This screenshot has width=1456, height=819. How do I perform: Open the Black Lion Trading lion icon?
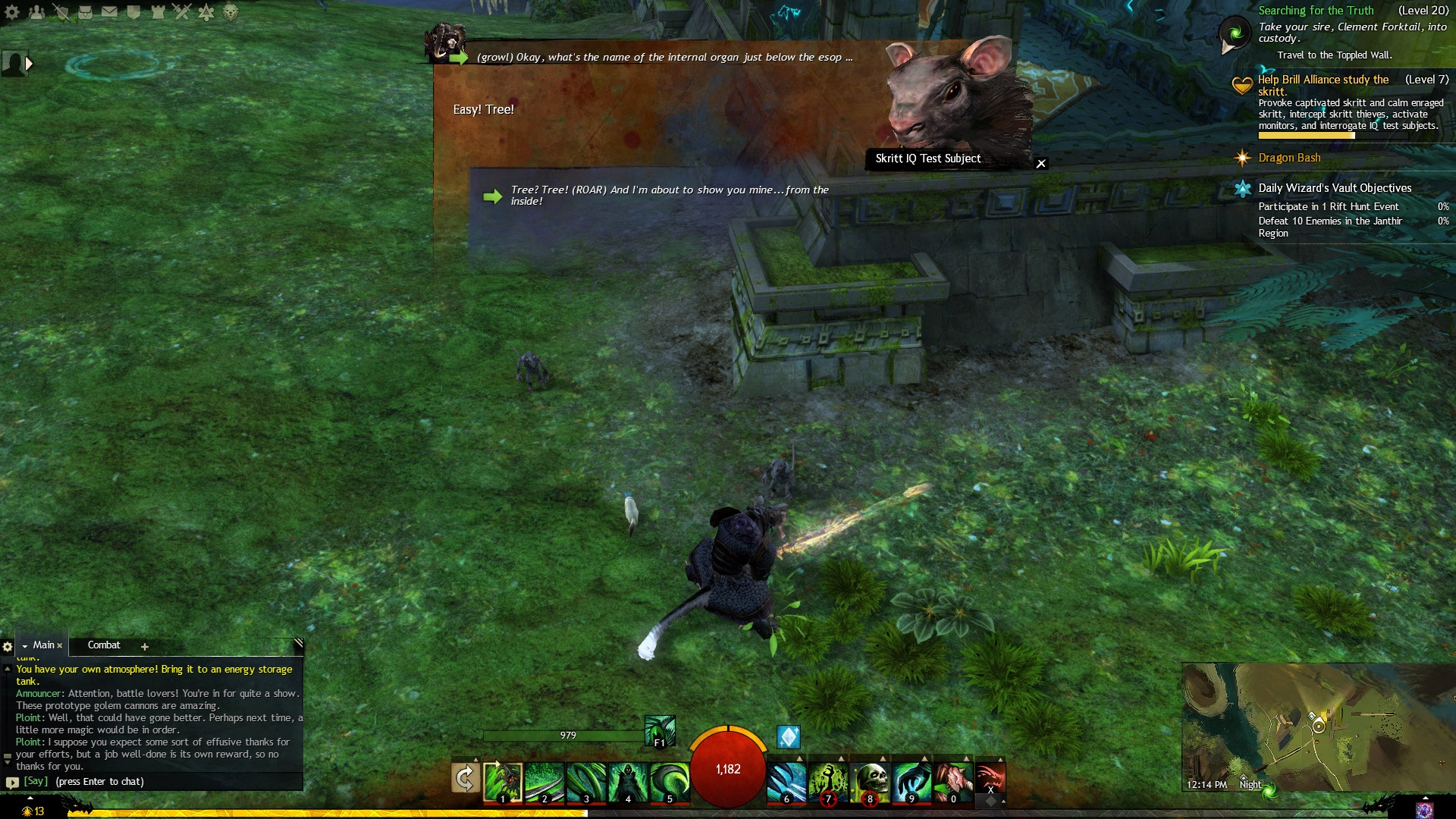(231, 12)
